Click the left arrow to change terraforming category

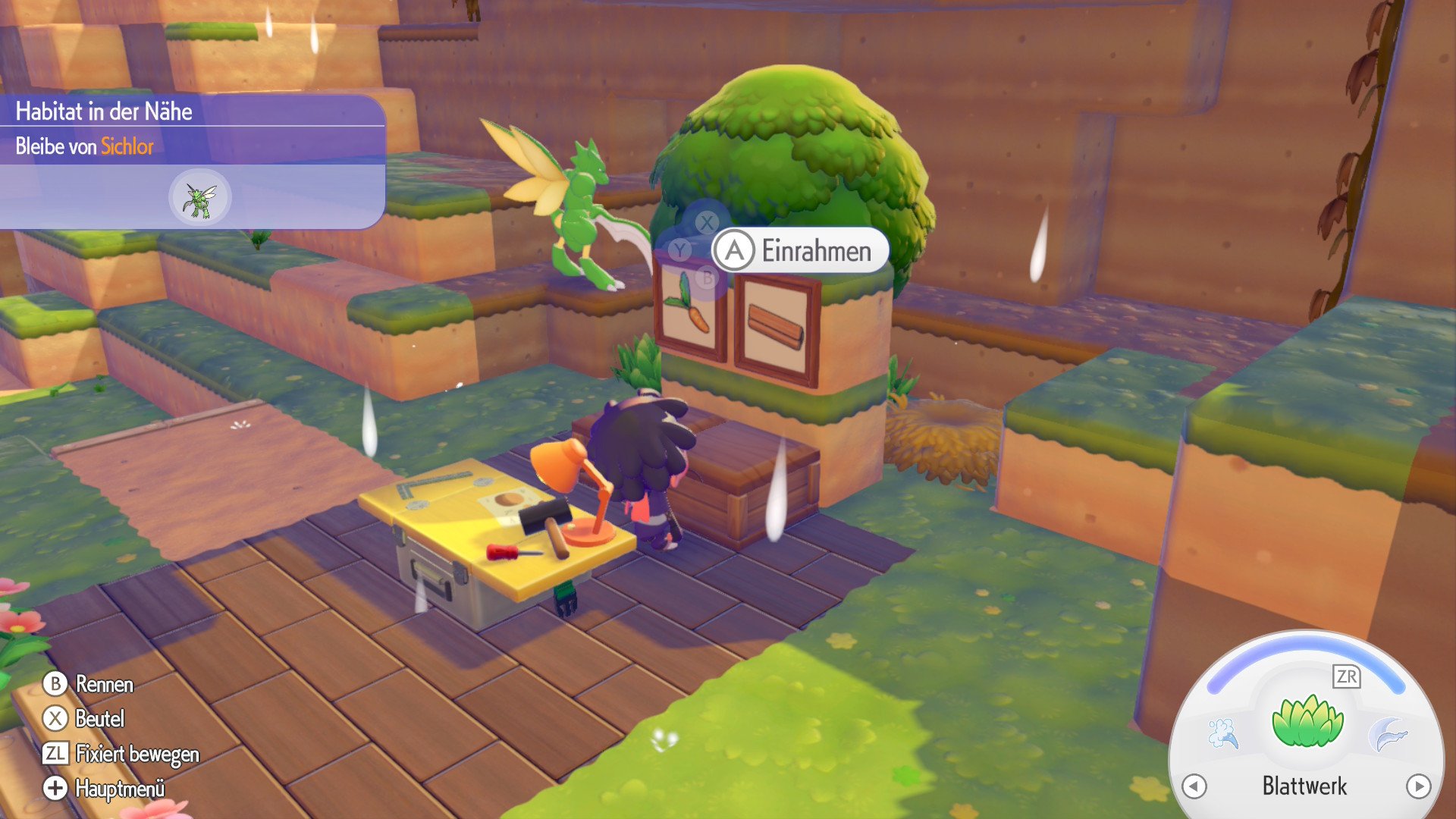click(1194, 786)
